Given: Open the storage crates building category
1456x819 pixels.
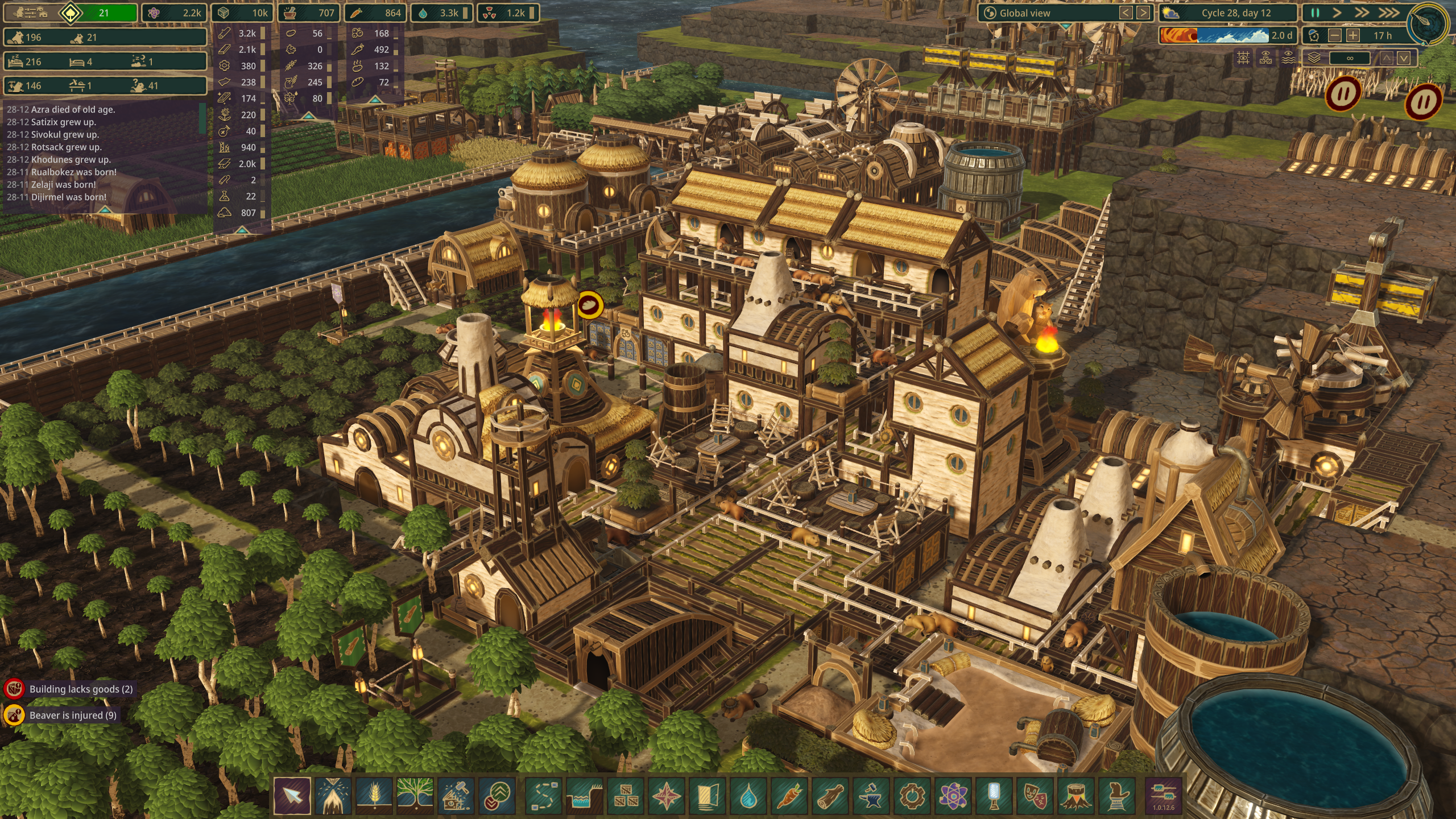Looking at the screenshot, I should coord(626,795).
